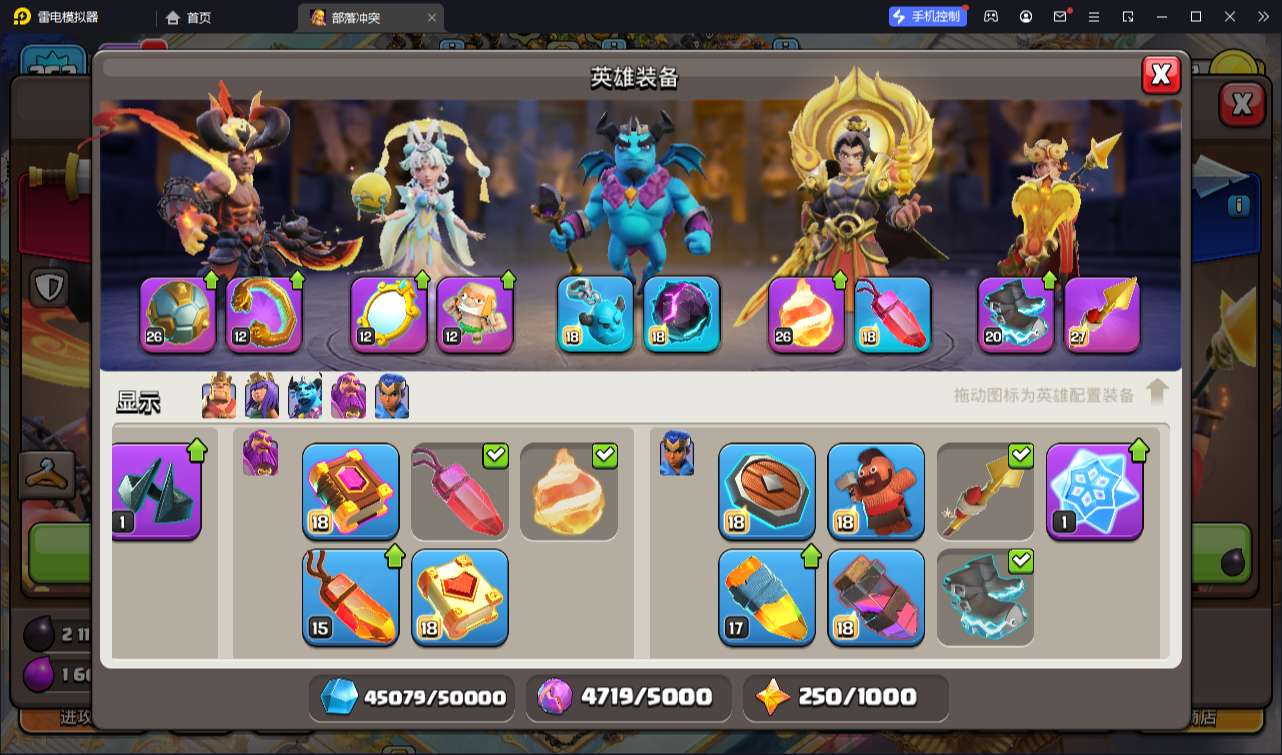Show Grand Warden equipment filter
The image size is (1282, 755).
click(349, 396)
